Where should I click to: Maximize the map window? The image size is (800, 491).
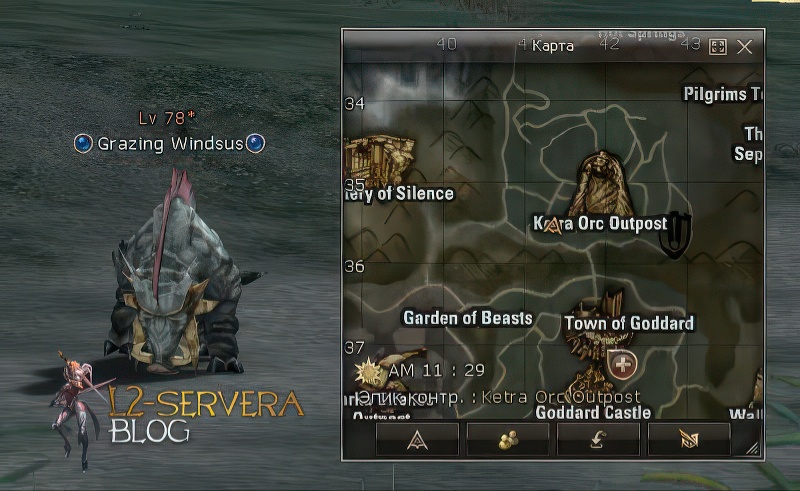(717, 46)
